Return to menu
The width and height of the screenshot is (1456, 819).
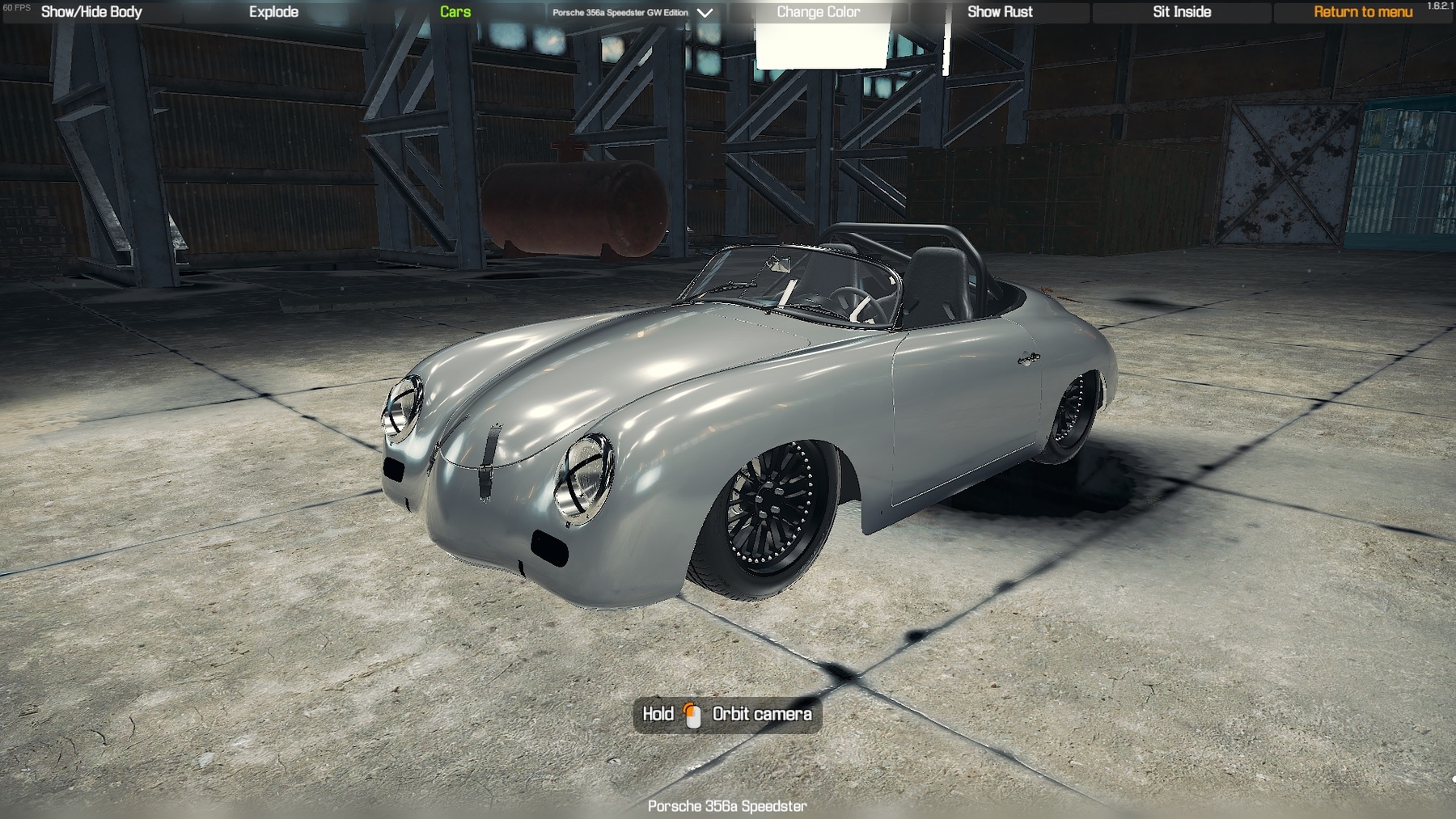pos(1362,12)
